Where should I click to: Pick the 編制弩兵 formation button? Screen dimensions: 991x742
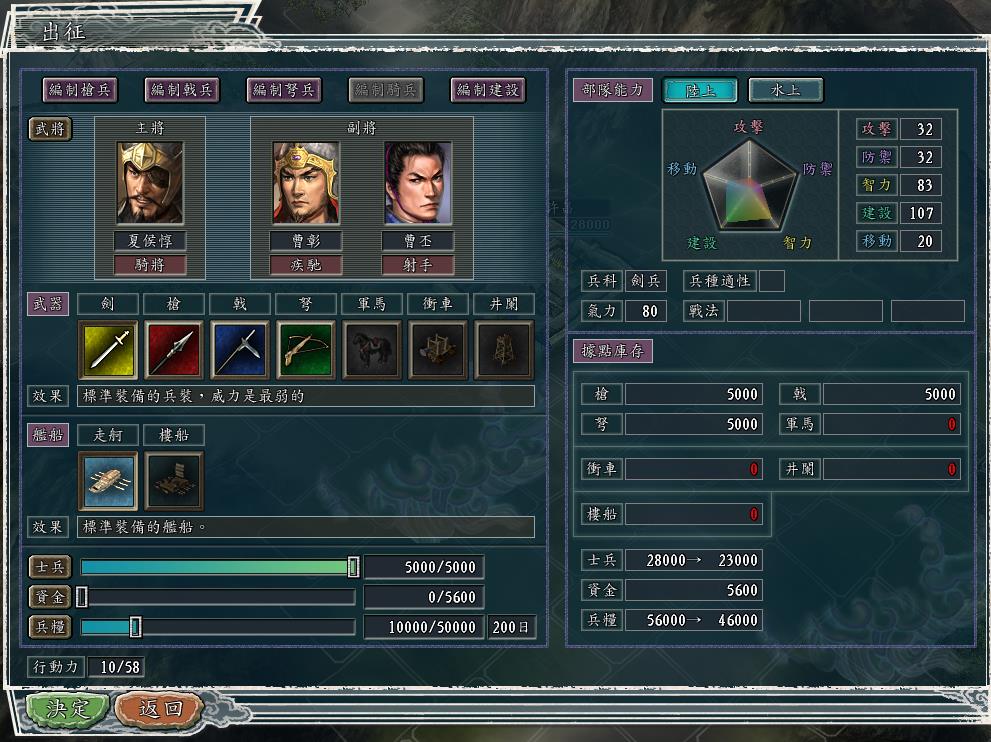(x=284, y=90)
